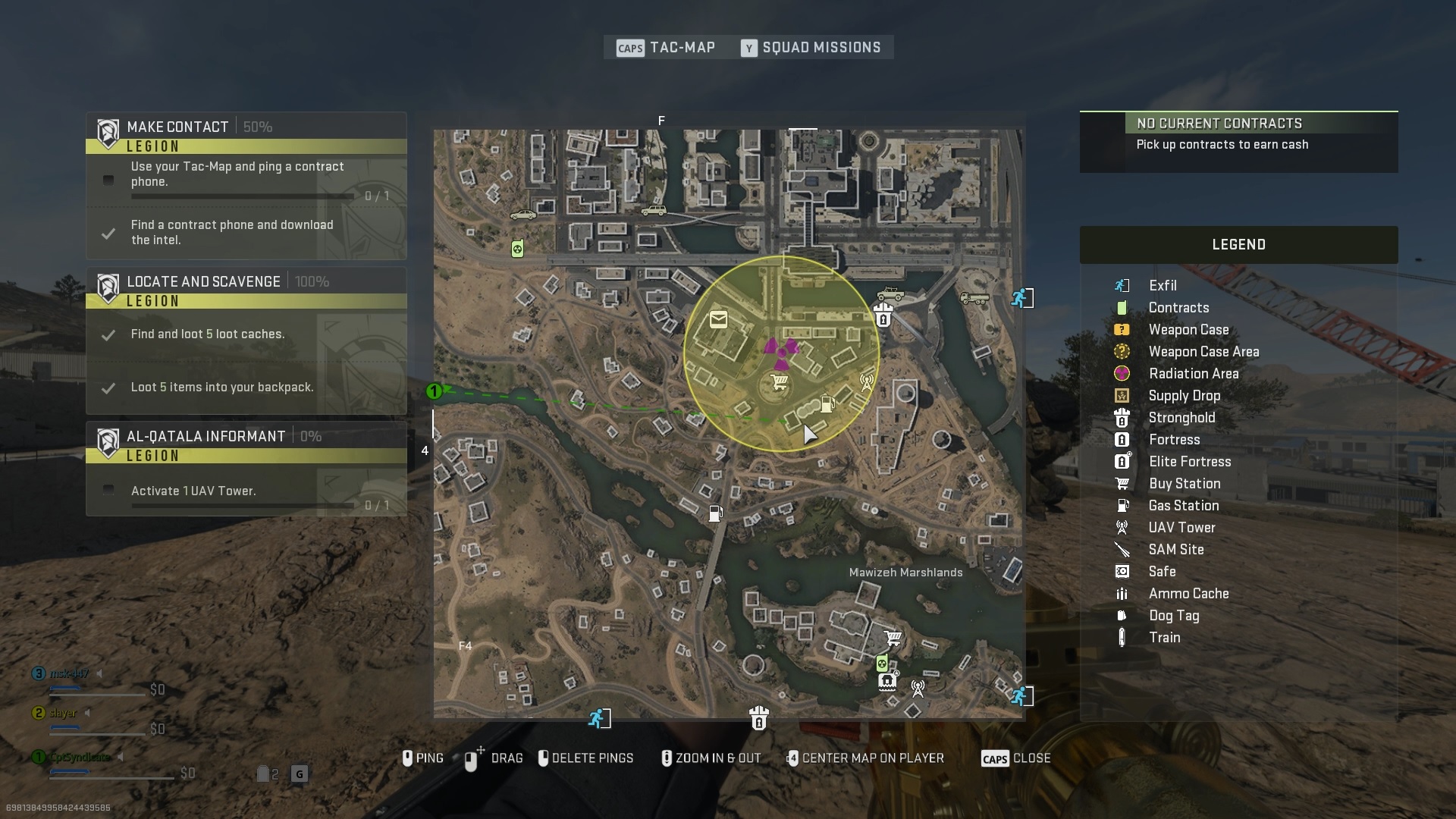Image resolution: width=1456 pixels, height=819 pixels.
Task: Click the Exfil entry in the legend
Action: coord(1162,286)
